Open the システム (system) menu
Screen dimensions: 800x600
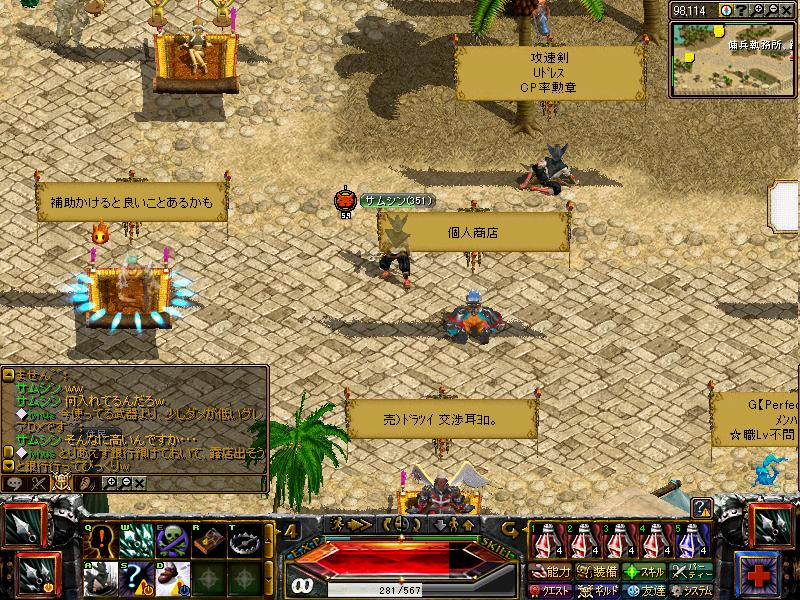(692, 590)
